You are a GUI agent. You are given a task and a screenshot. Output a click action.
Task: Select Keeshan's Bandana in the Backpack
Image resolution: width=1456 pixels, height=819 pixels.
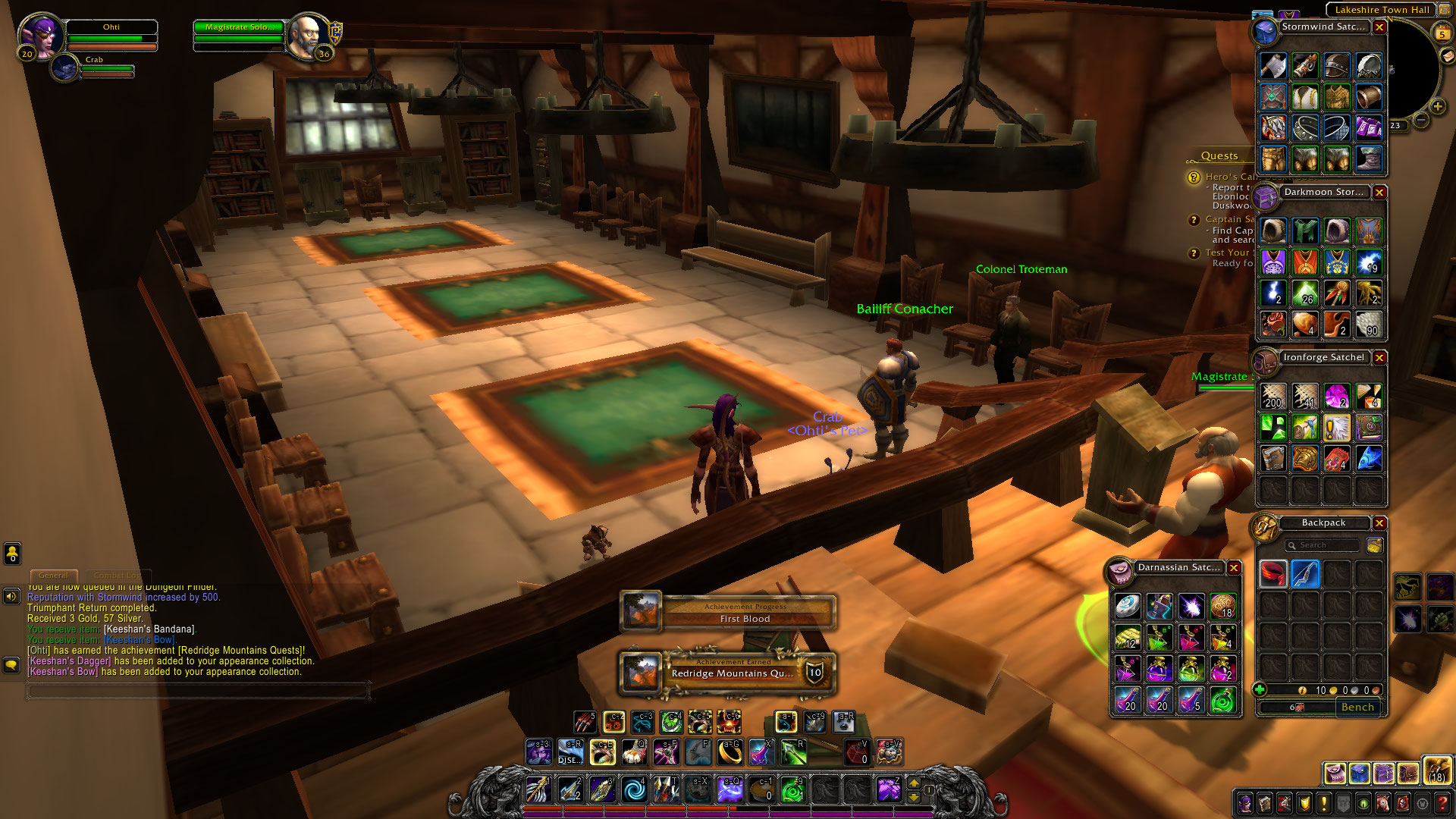click(x=1273, y=574)
